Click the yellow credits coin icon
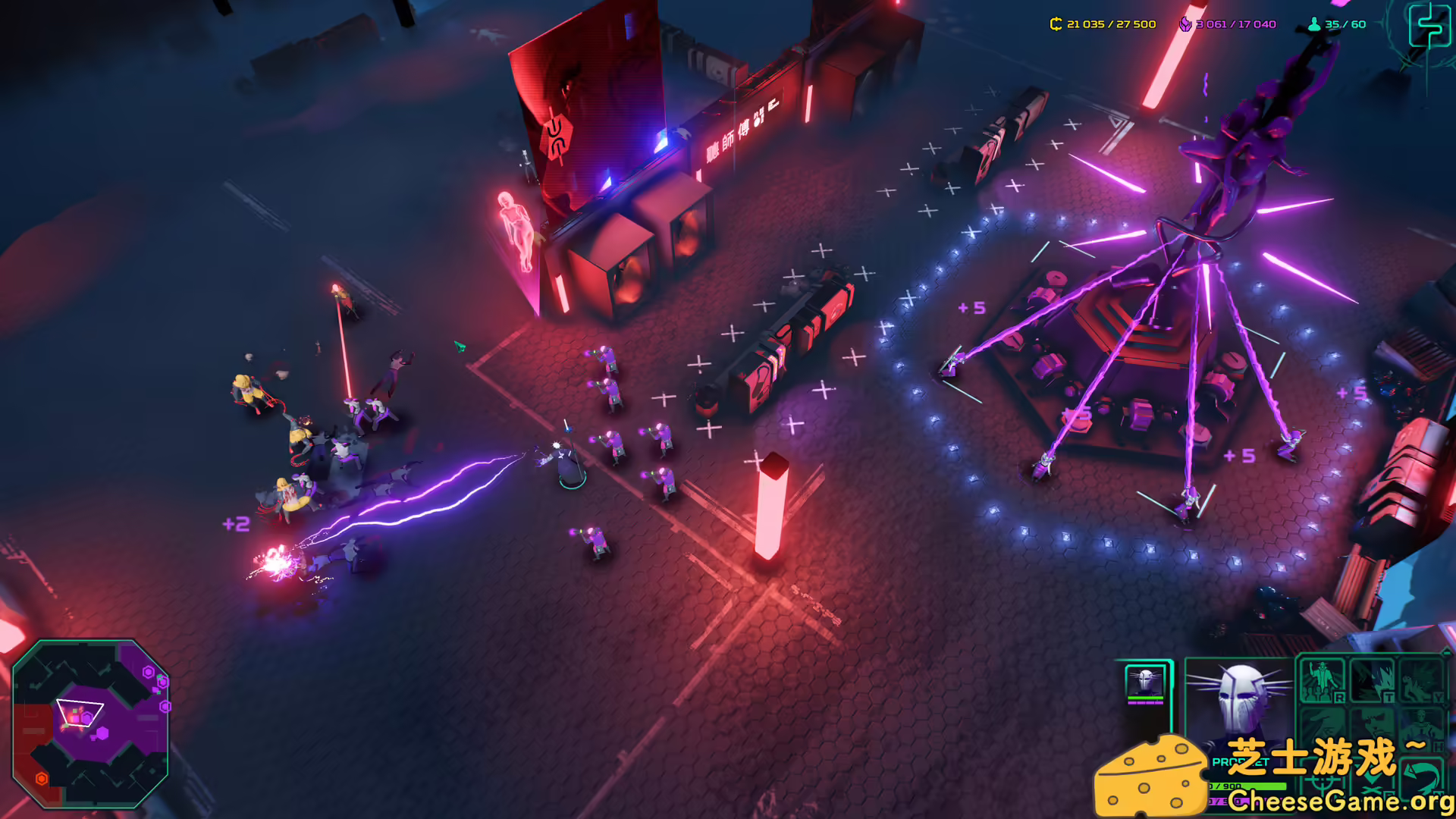The width and height of the screenshot is (1456, 819). (1055, 24)
